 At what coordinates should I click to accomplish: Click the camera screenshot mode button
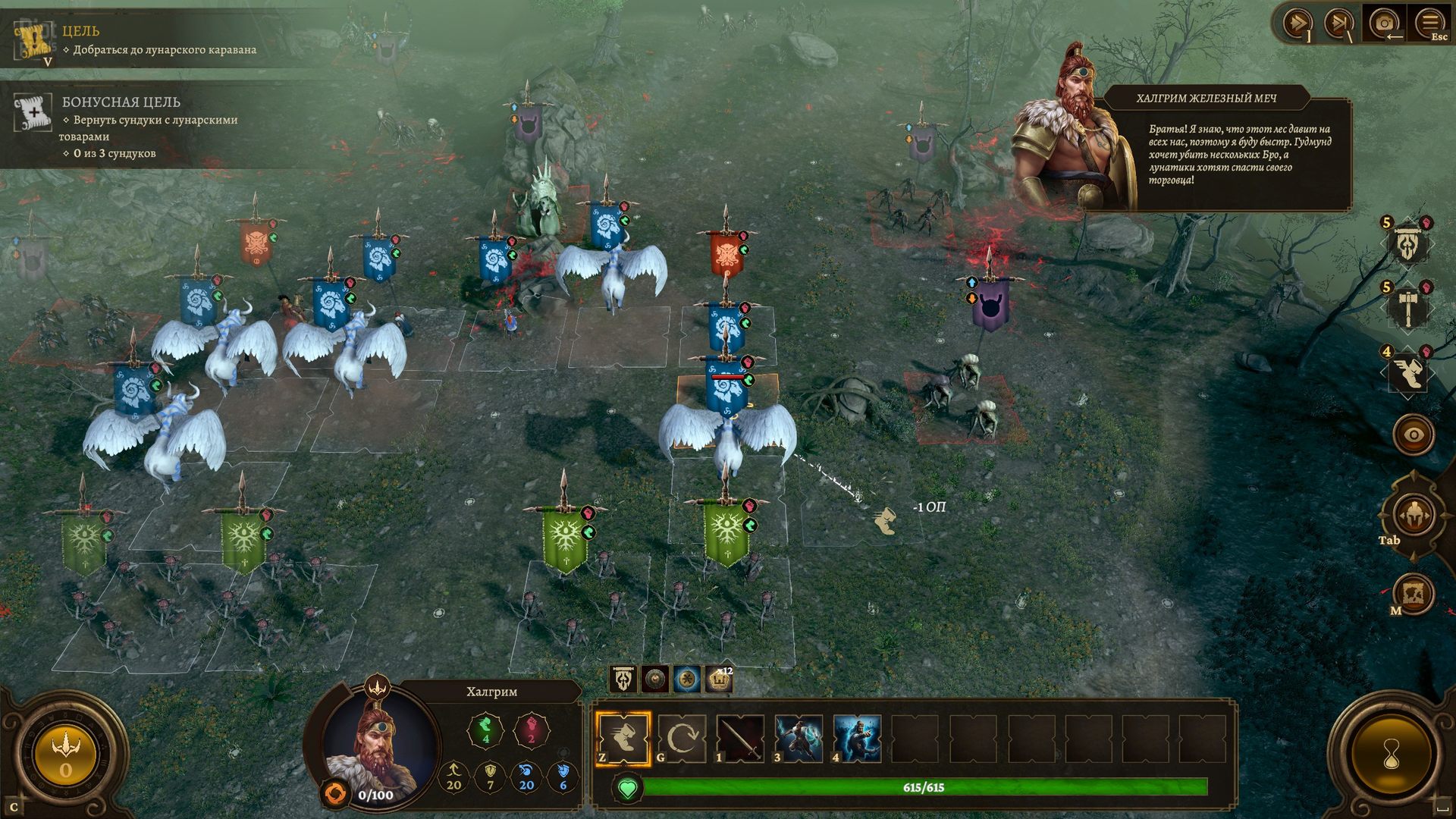(x=1384, y=23)
